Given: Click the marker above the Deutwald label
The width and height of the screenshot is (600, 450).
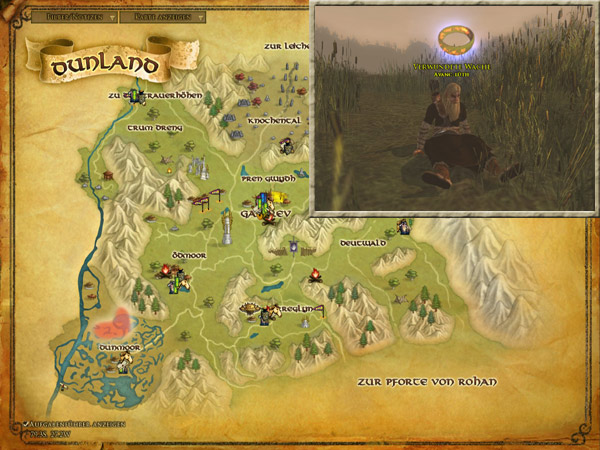Looking at the screenshot, I should point(402,227).
